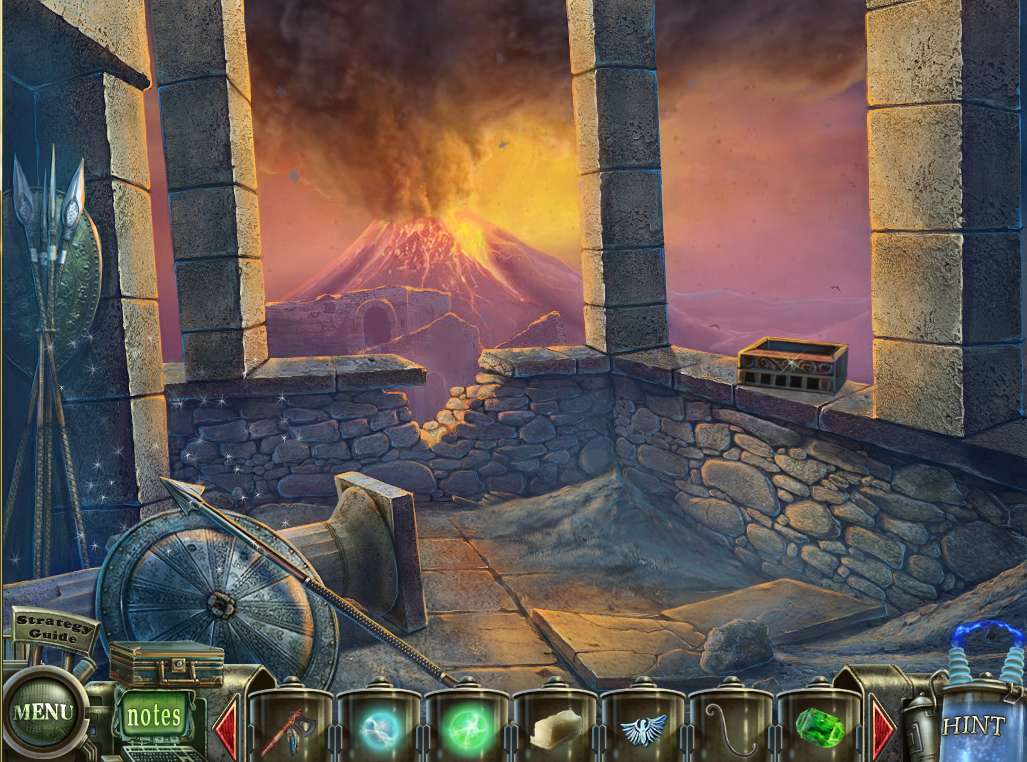Open the MENU button
This screenshot has height=762, width=1027.
click(x=42, y=712)
